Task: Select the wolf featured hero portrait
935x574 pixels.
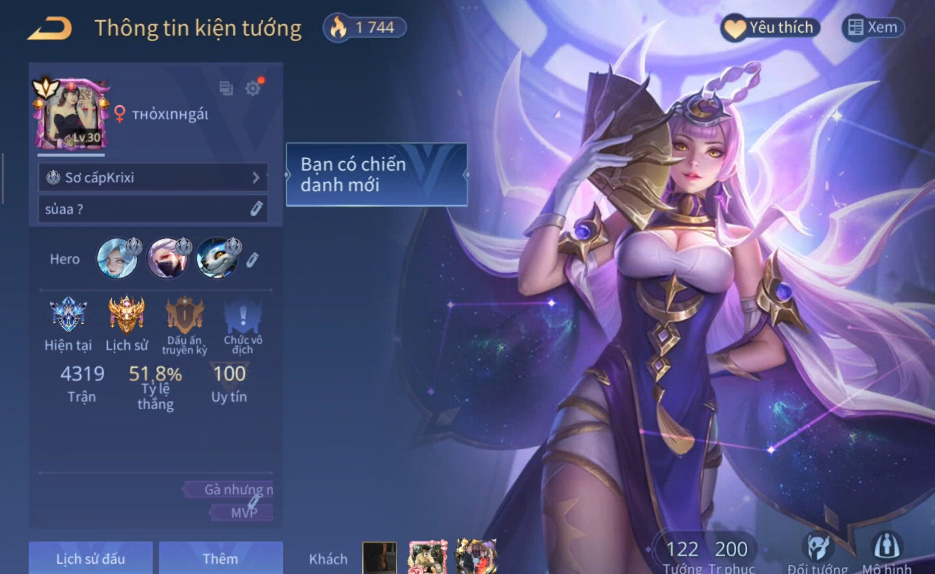Action: coord(217,258)
